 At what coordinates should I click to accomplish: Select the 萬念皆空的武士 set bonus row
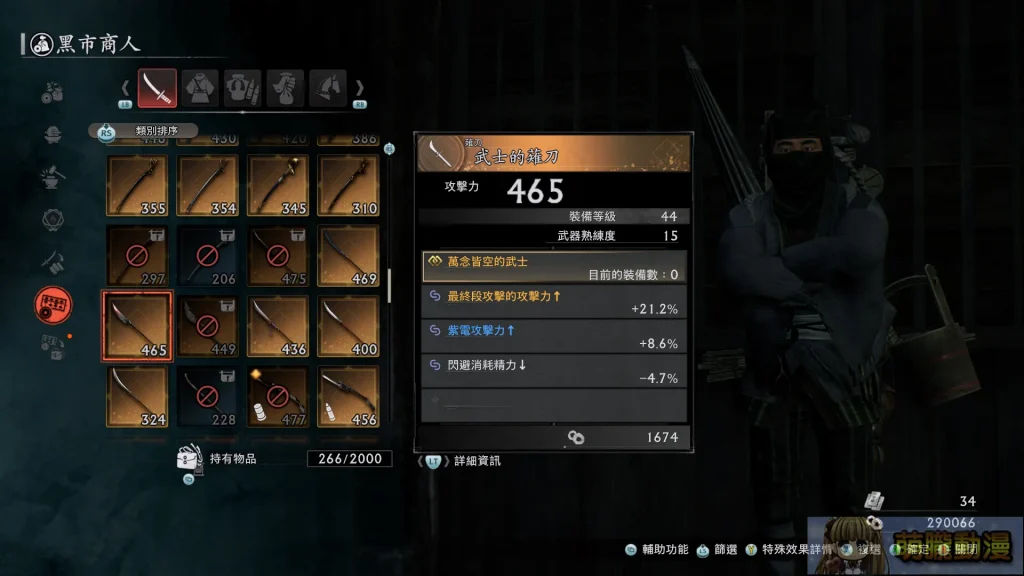pyautogui.click(x=554, y=266)
